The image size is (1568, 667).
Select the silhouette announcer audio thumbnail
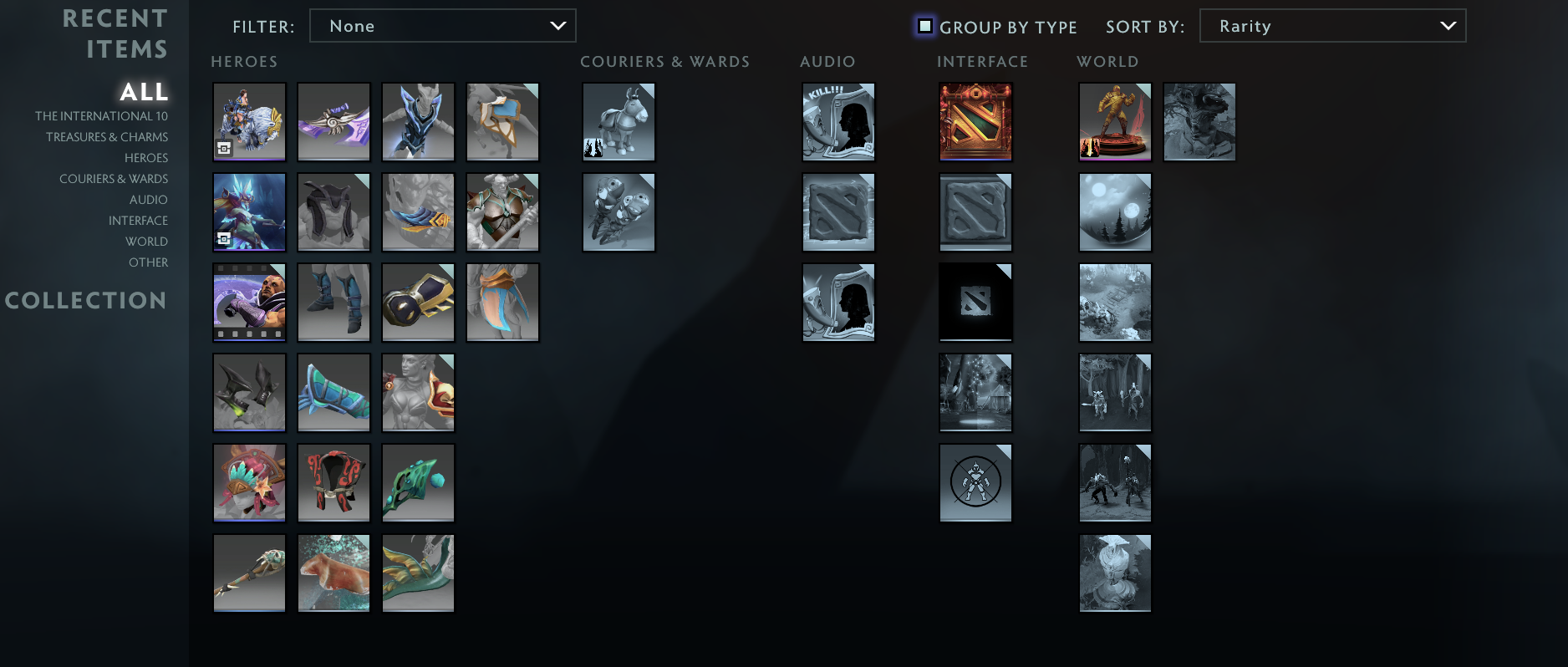point(838,302)
